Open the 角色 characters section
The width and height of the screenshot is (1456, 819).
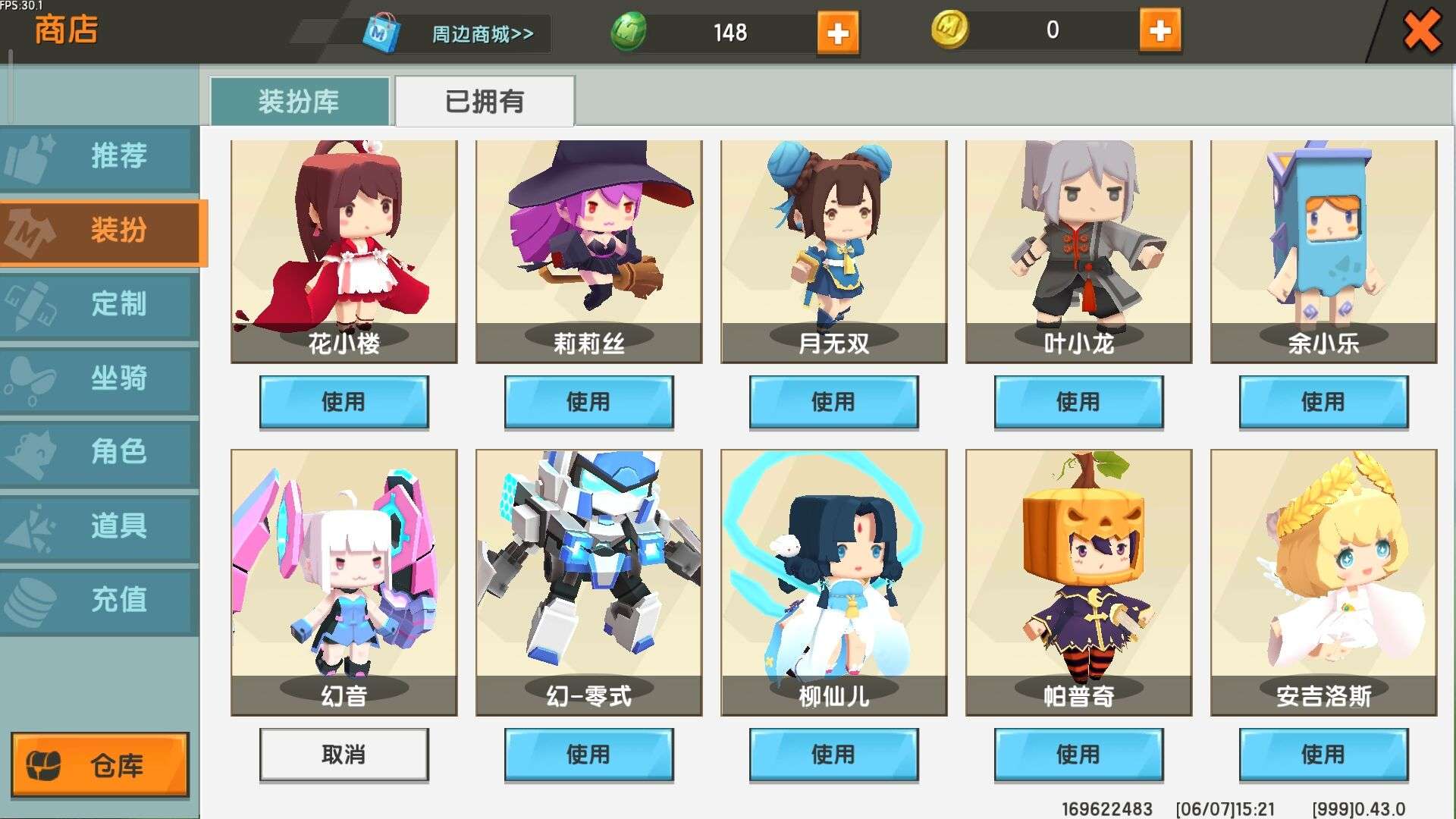tap(99, 453)
